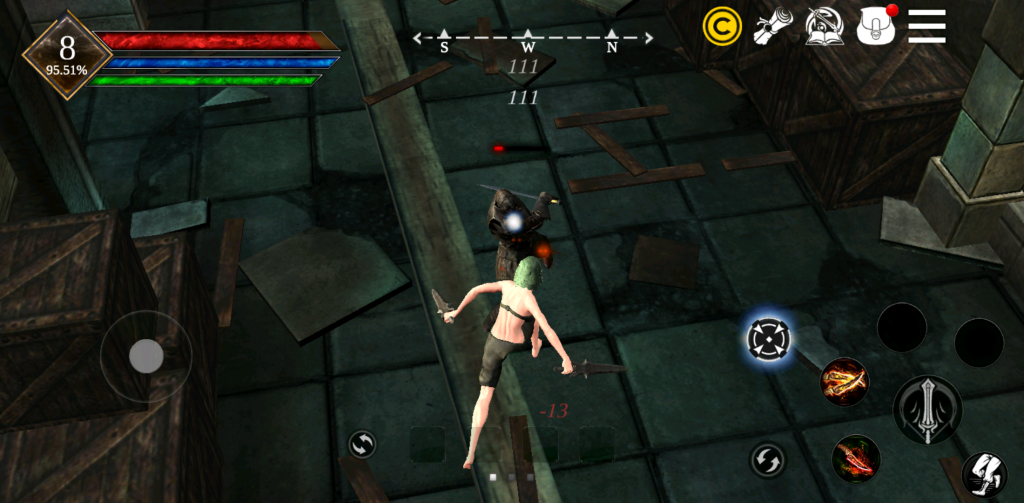The height and width of the screenshot is (503, 1024).
Task: Tap the level 8 character portrait
Action: pos(67,54)
